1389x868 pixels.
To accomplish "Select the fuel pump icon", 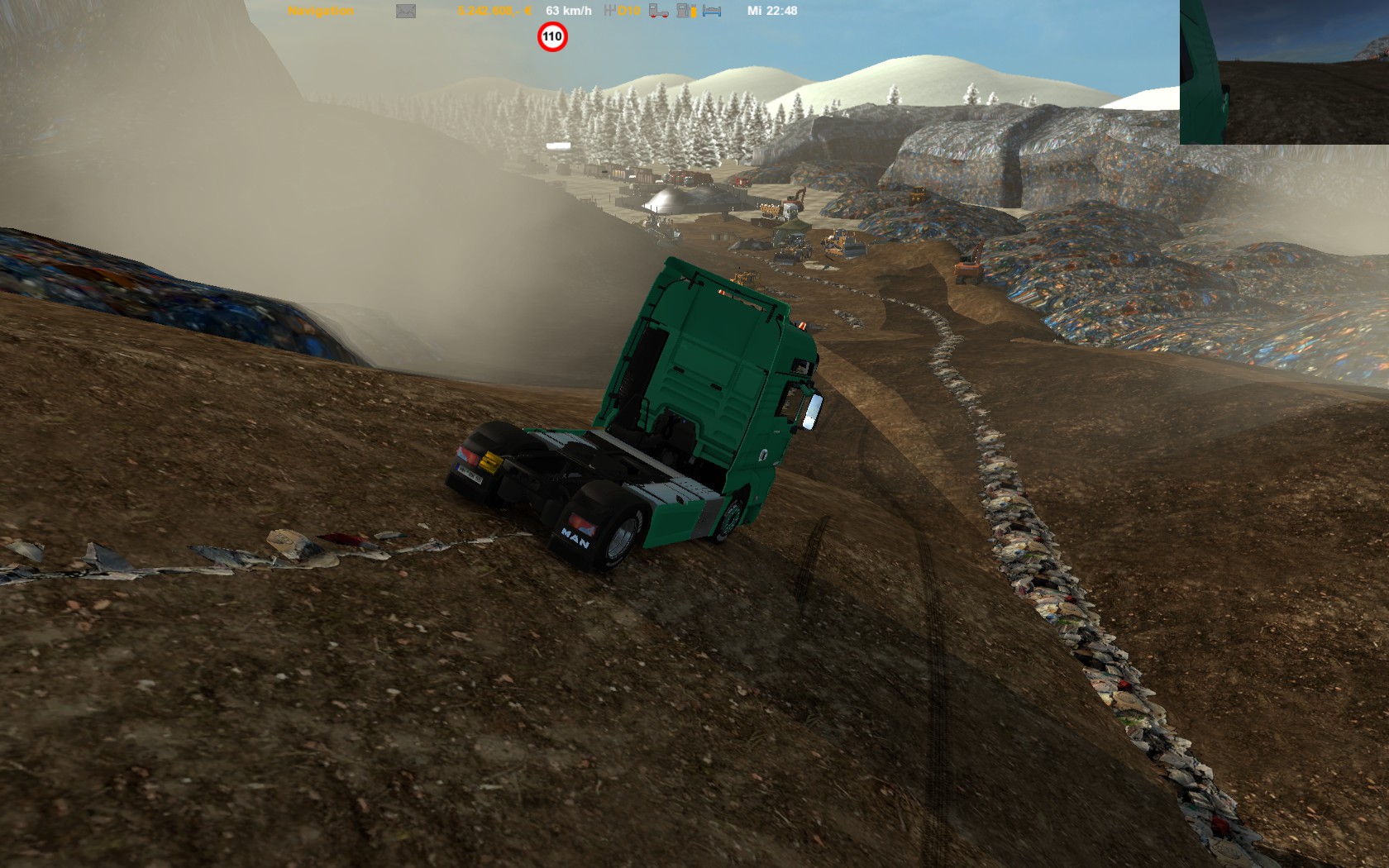I will (685, 11).
